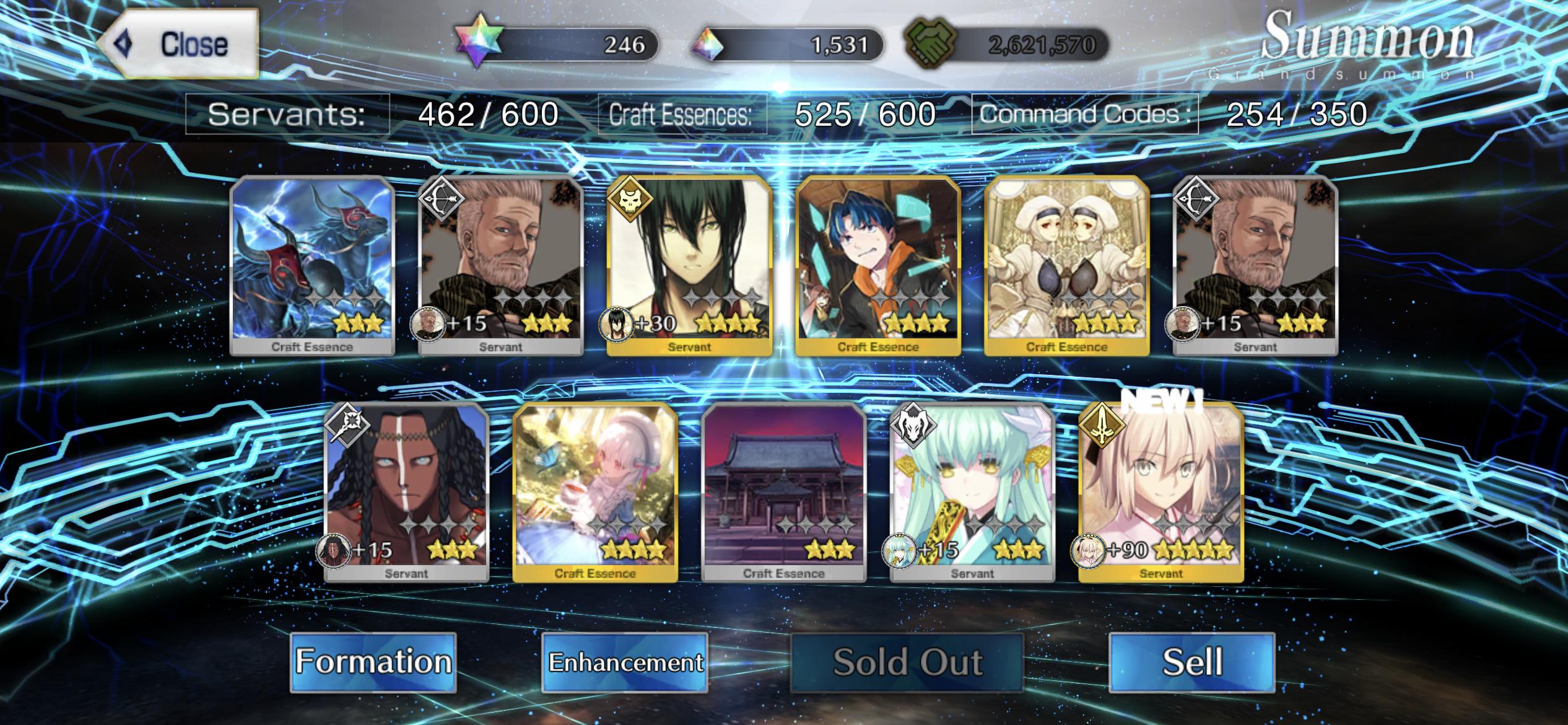The height and width of the screenshot is (725, 1568).
Task: Tap the Sell button
Action: (1191, 662)
